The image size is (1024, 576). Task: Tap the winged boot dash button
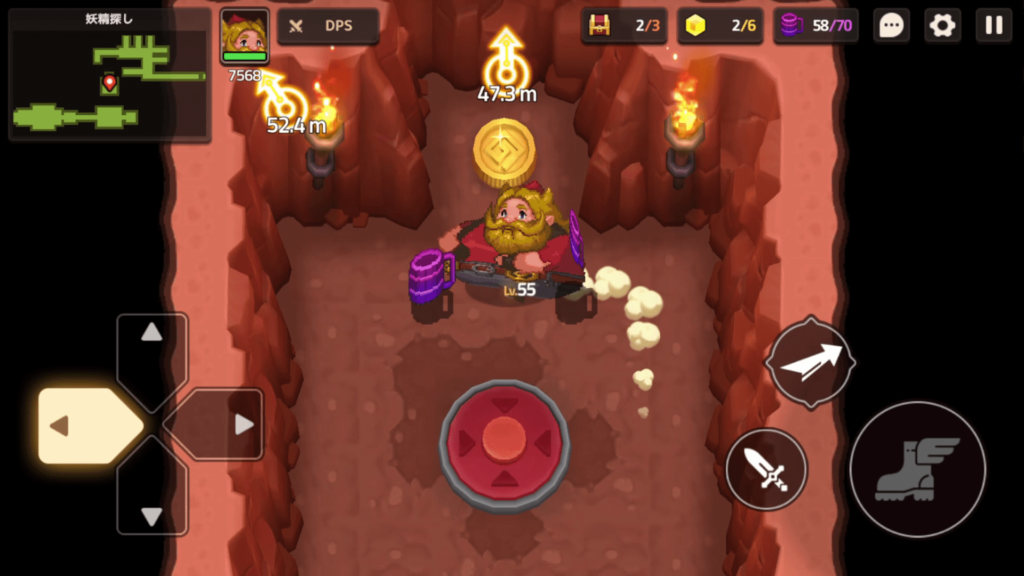(916, 469)
